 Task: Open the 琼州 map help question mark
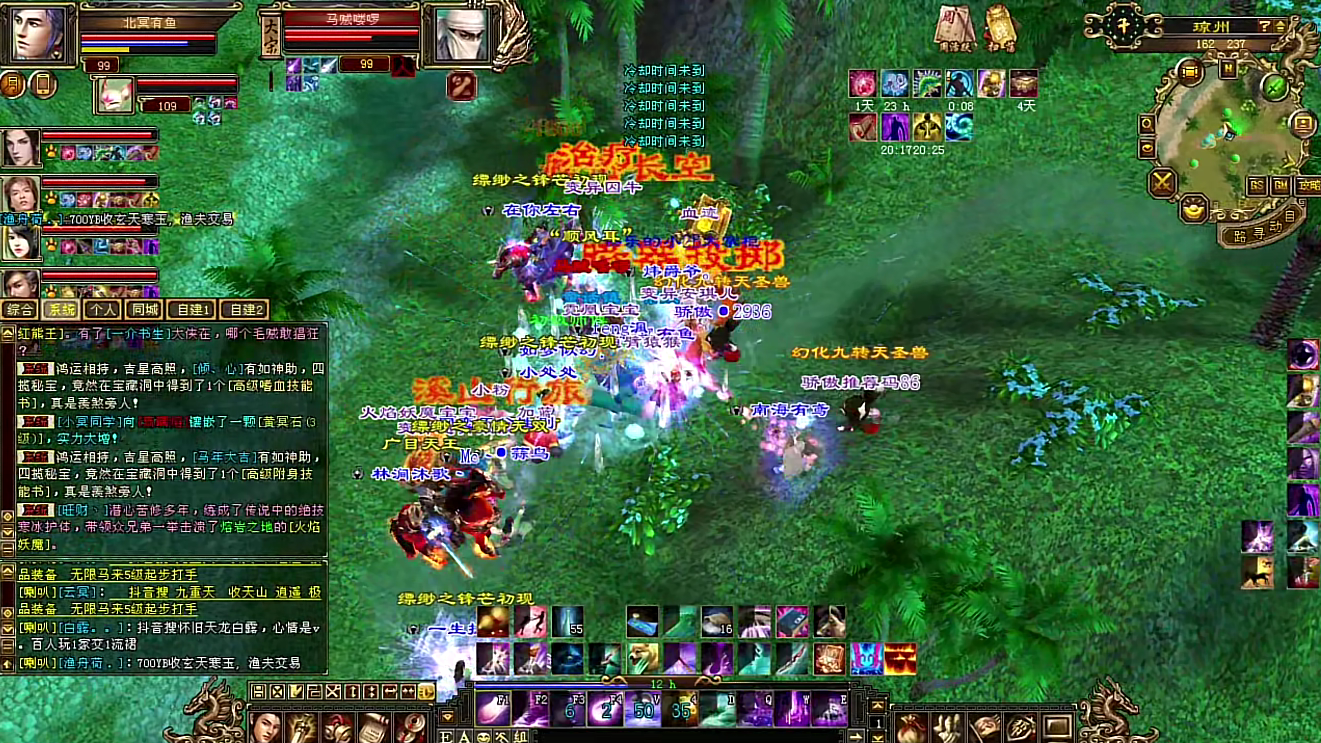tap(1264, 26)
